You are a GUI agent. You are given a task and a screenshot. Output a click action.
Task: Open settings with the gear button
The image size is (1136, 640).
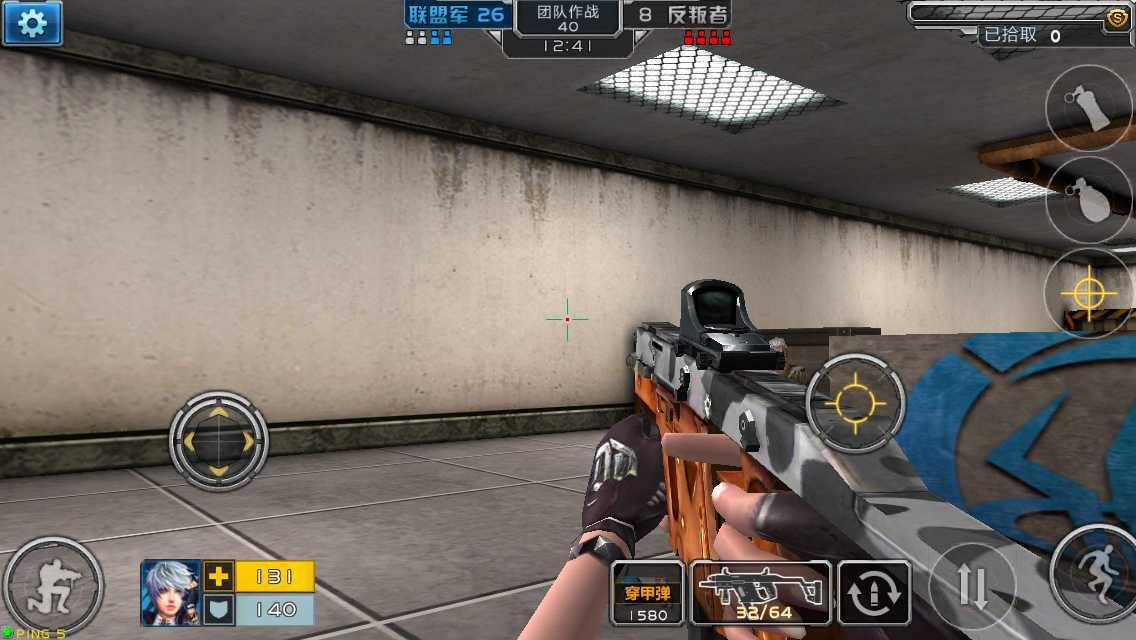point(32,23)
